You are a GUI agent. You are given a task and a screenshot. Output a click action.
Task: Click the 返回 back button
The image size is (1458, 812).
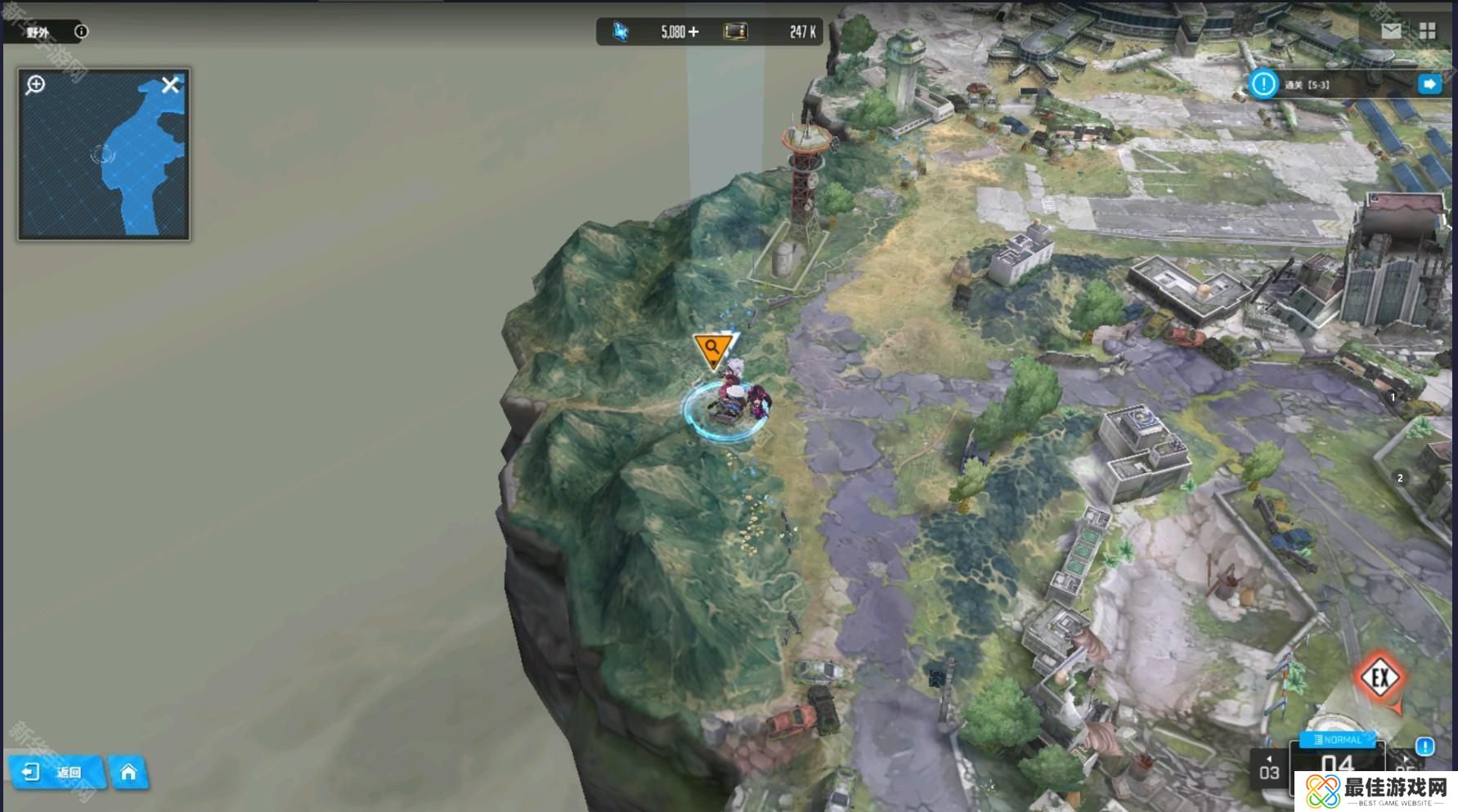pyautogui.click(x=56, y=772)
